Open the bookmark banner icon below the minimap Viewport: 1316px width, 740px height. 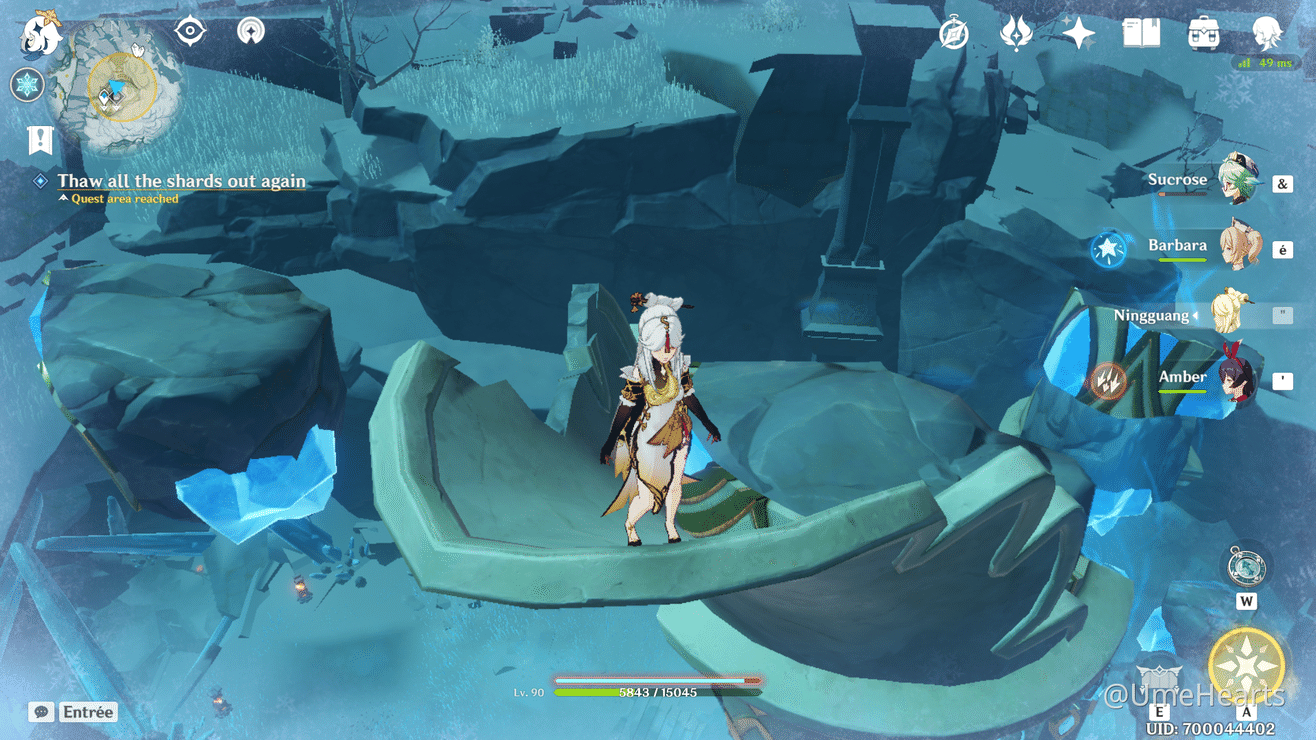[40, 141]
